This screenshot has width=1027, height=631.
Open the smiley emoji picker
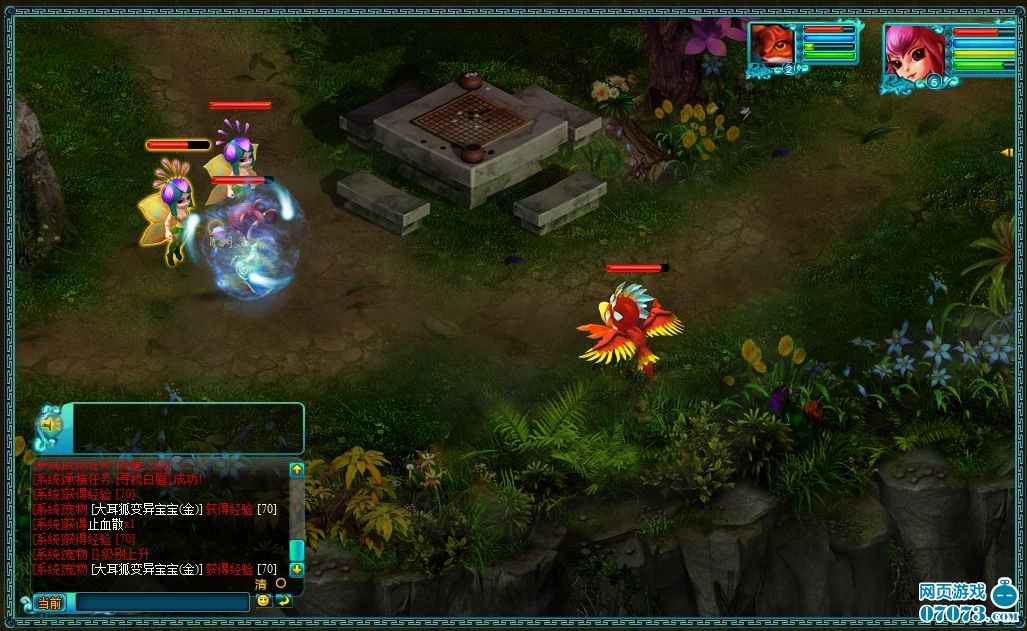(x=263, y=601)
